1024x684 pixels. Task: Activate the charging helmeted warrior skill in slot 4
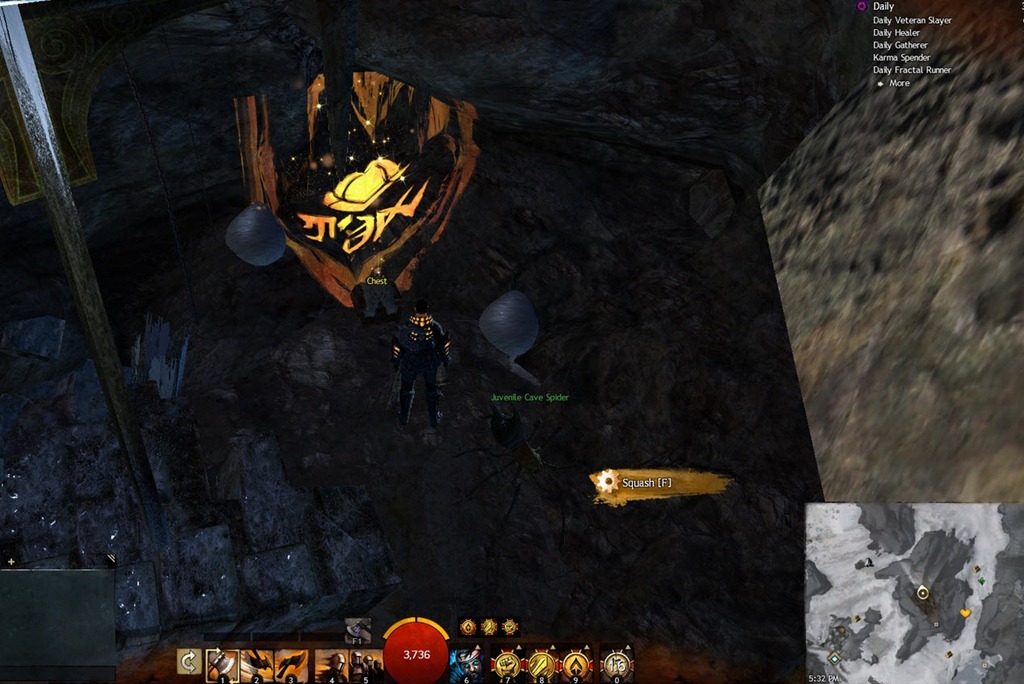330,664
